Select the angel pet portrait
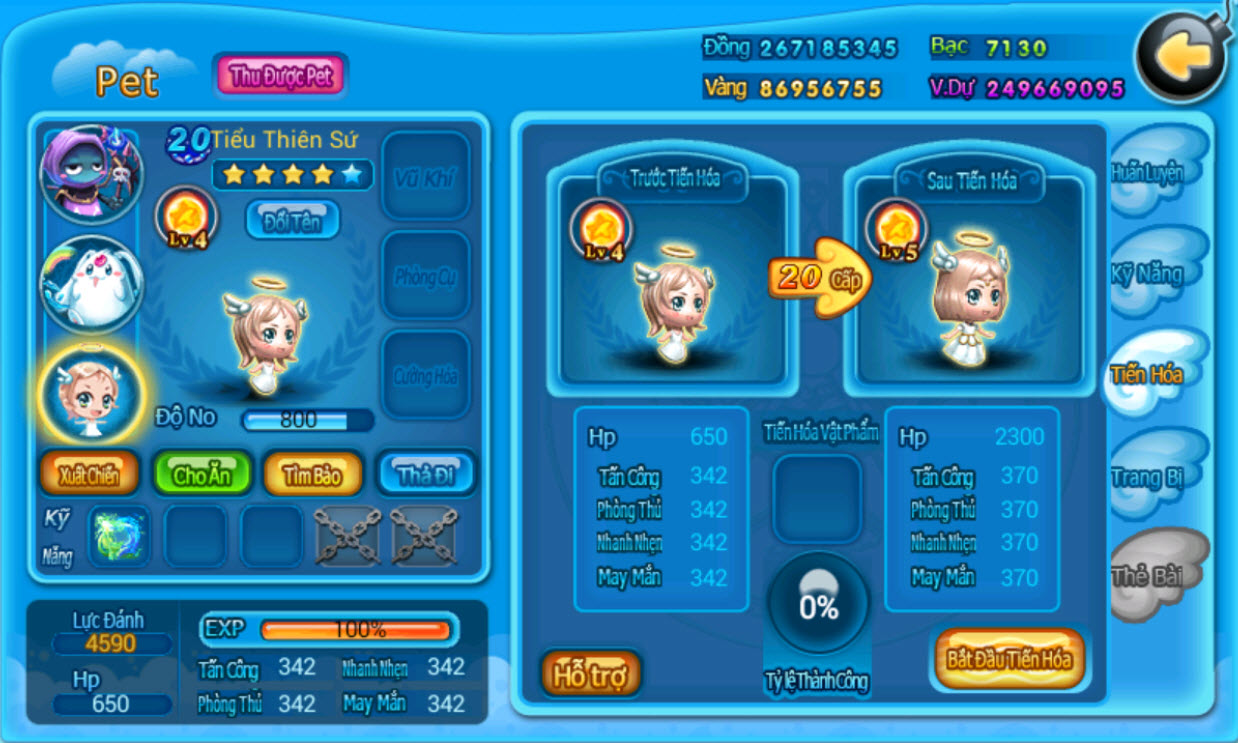Viewport: 1238px width, 743px height. 91,395
